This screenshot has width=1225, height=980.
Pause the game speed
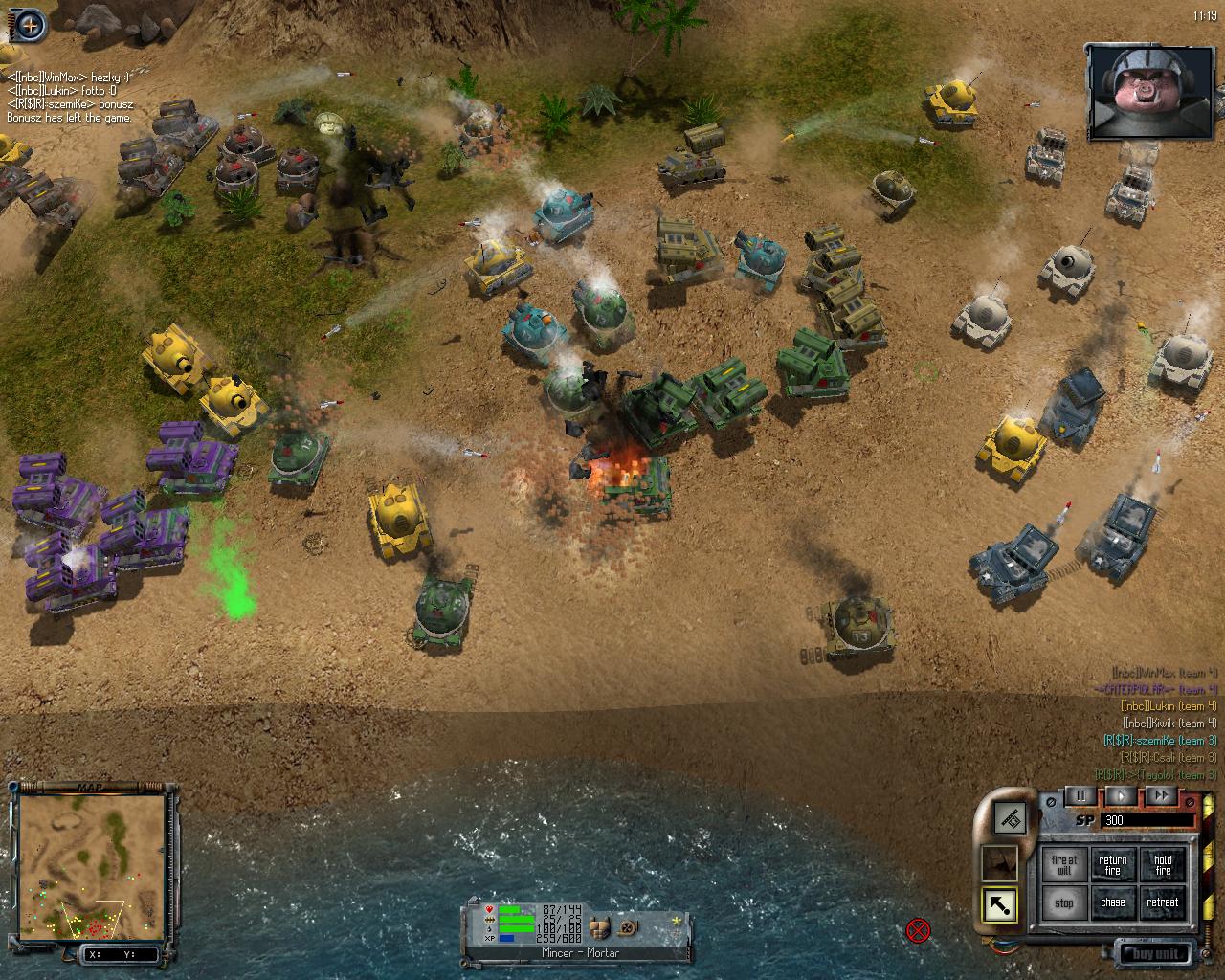click(1081, 795)
